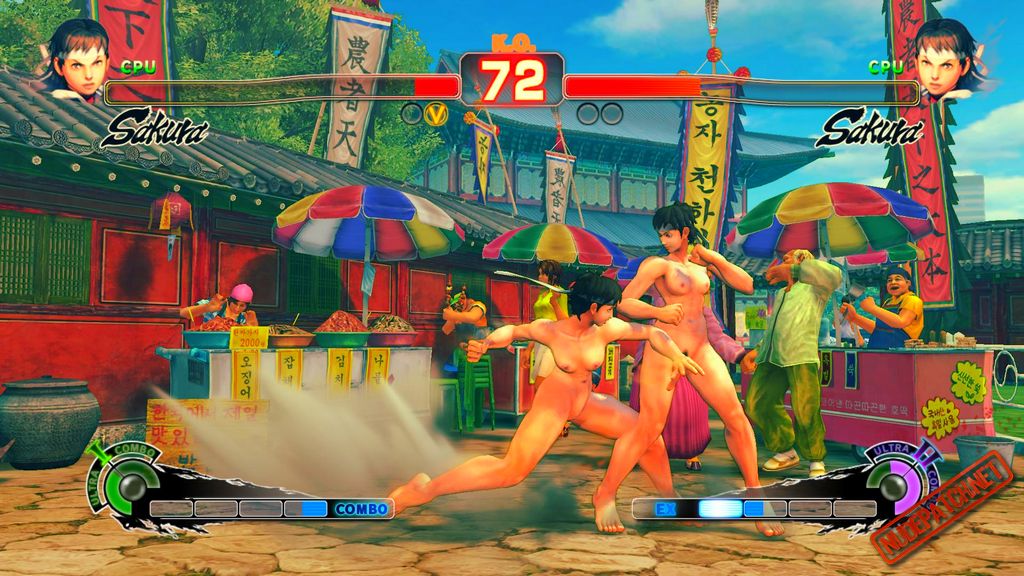
Task: Select the yellow V round-win marker
Action: tap(435, 114)
